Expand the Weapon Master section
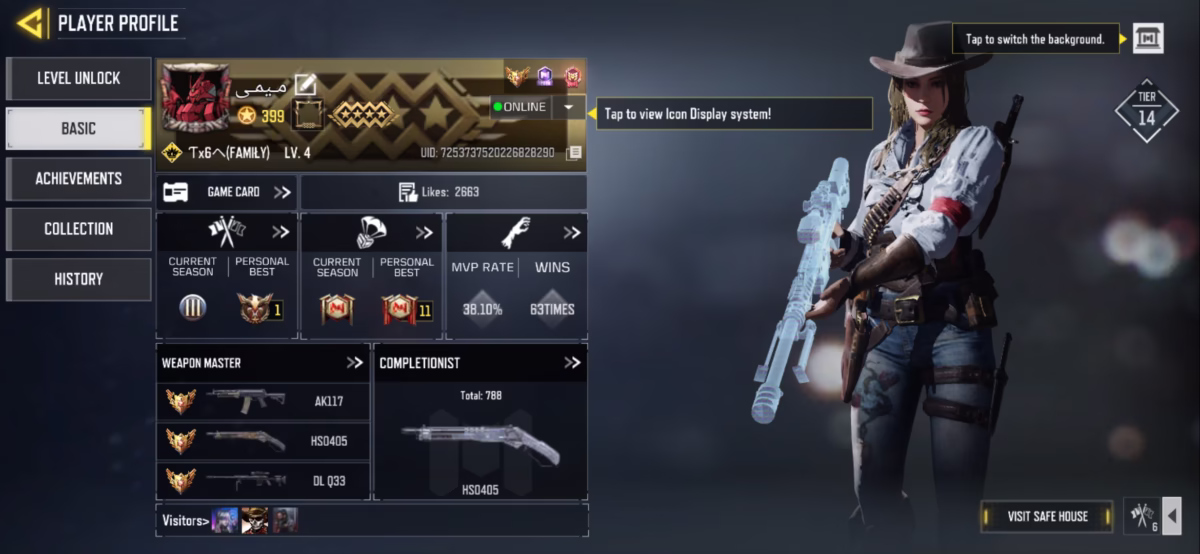Viewport: 1200px width, 554px height. coord(355,363)
